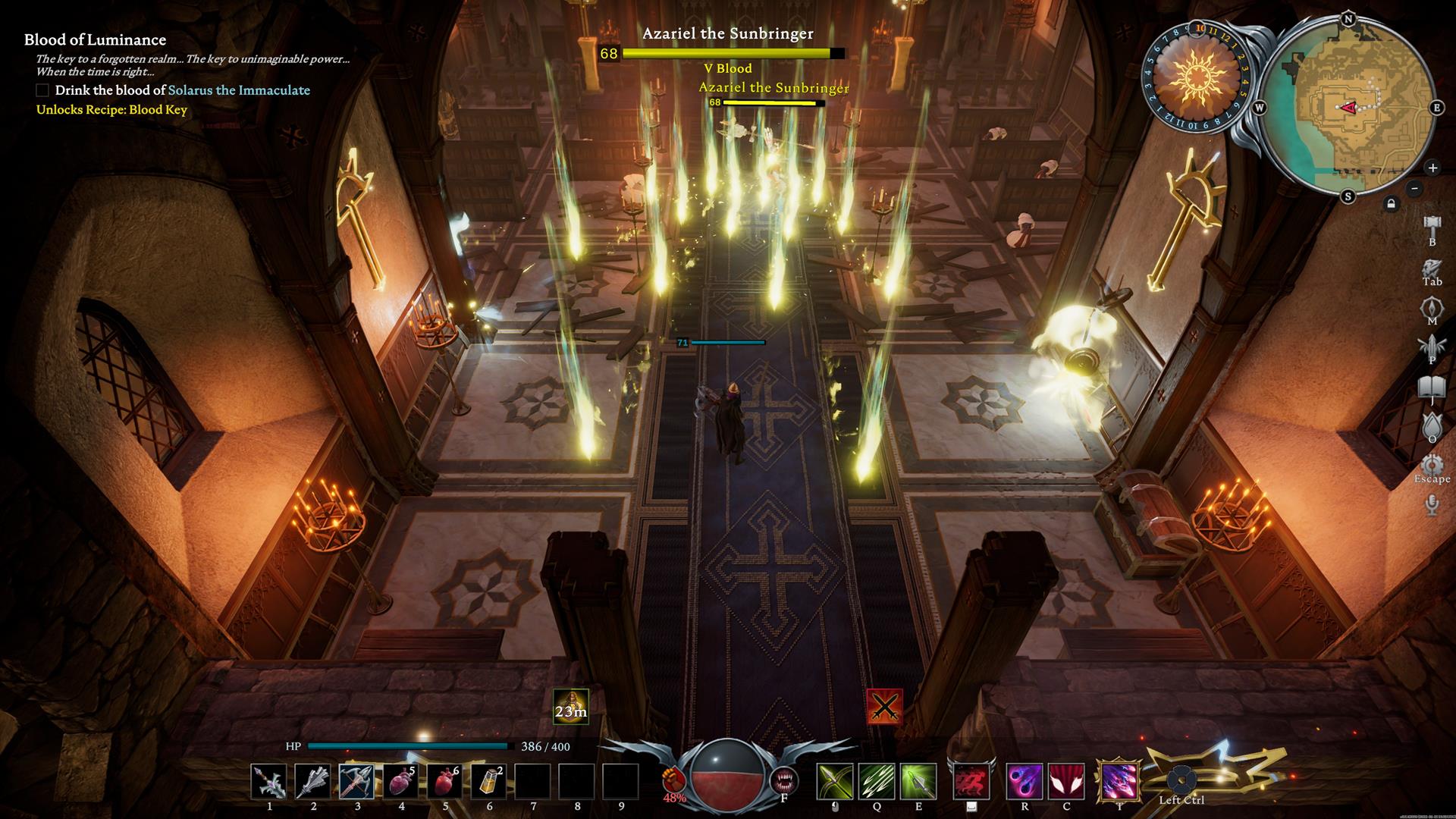The height and width of the screenshot is (819, 1456).
Task: Use the dark heart item with count 5
Action: pos(401,782)
